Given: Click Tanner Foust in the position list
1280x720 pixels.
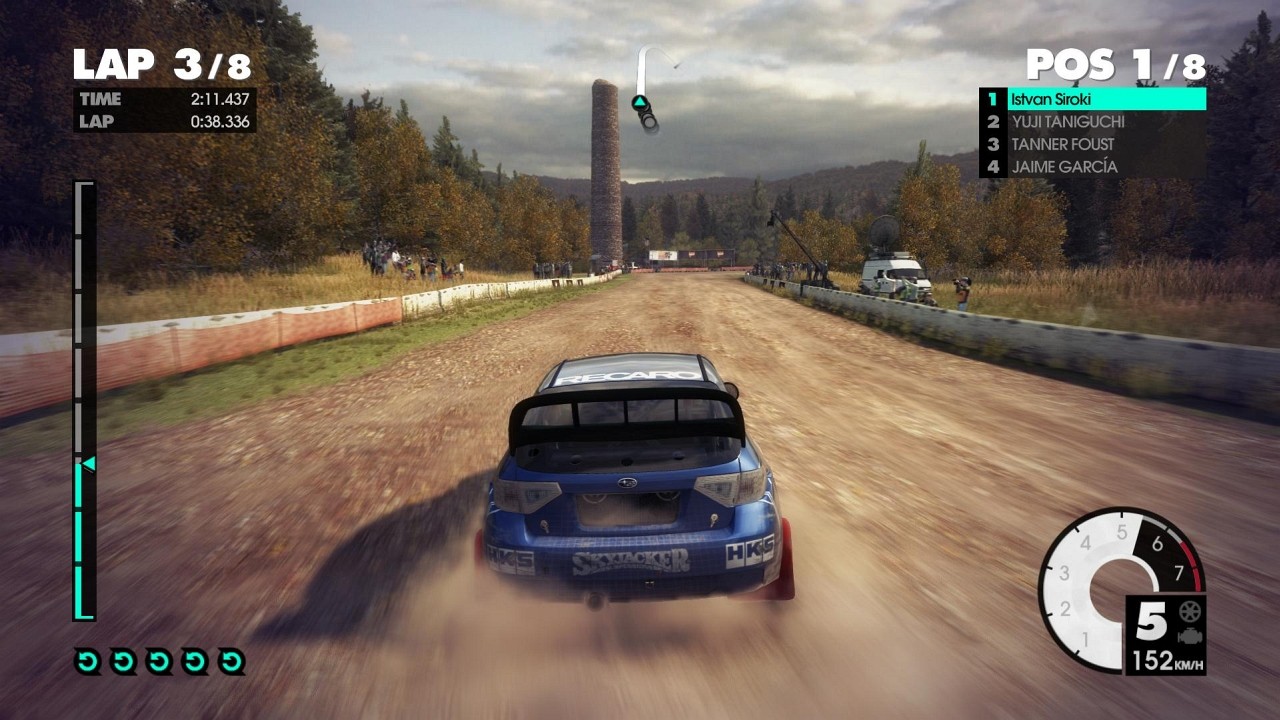Looking at the screenshot, I should (1092, 144).
